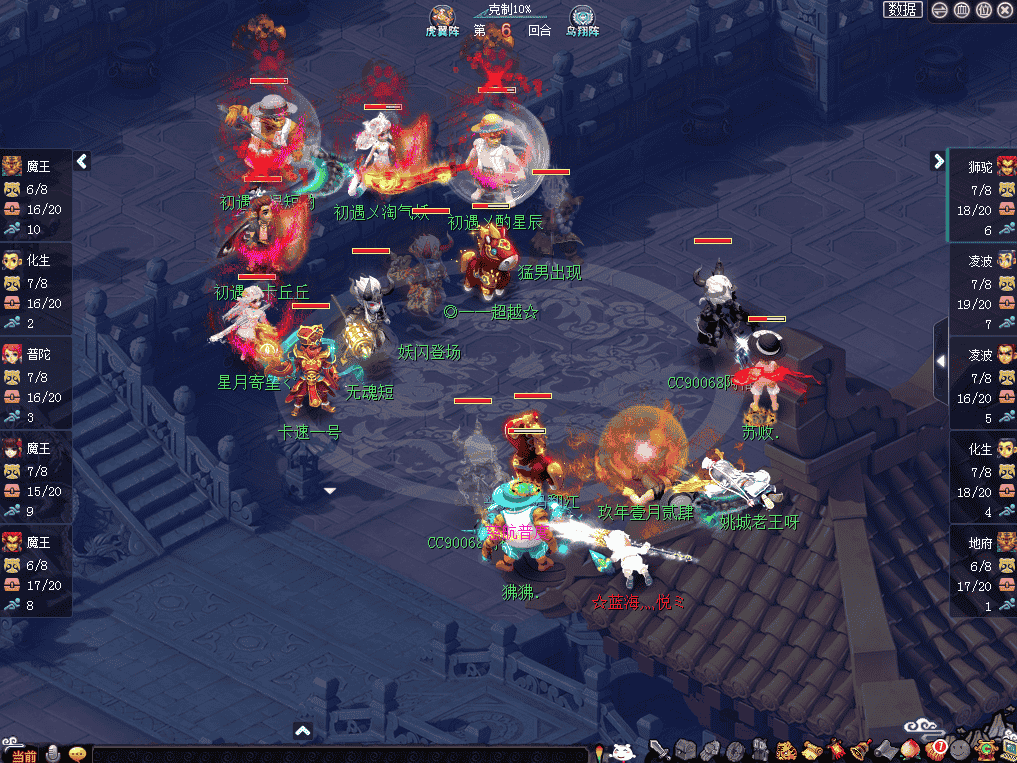The height and width of the screenshot is (763, 1017).
Task: Open the chat speech bubble emotes
Action: click(76, 753)
